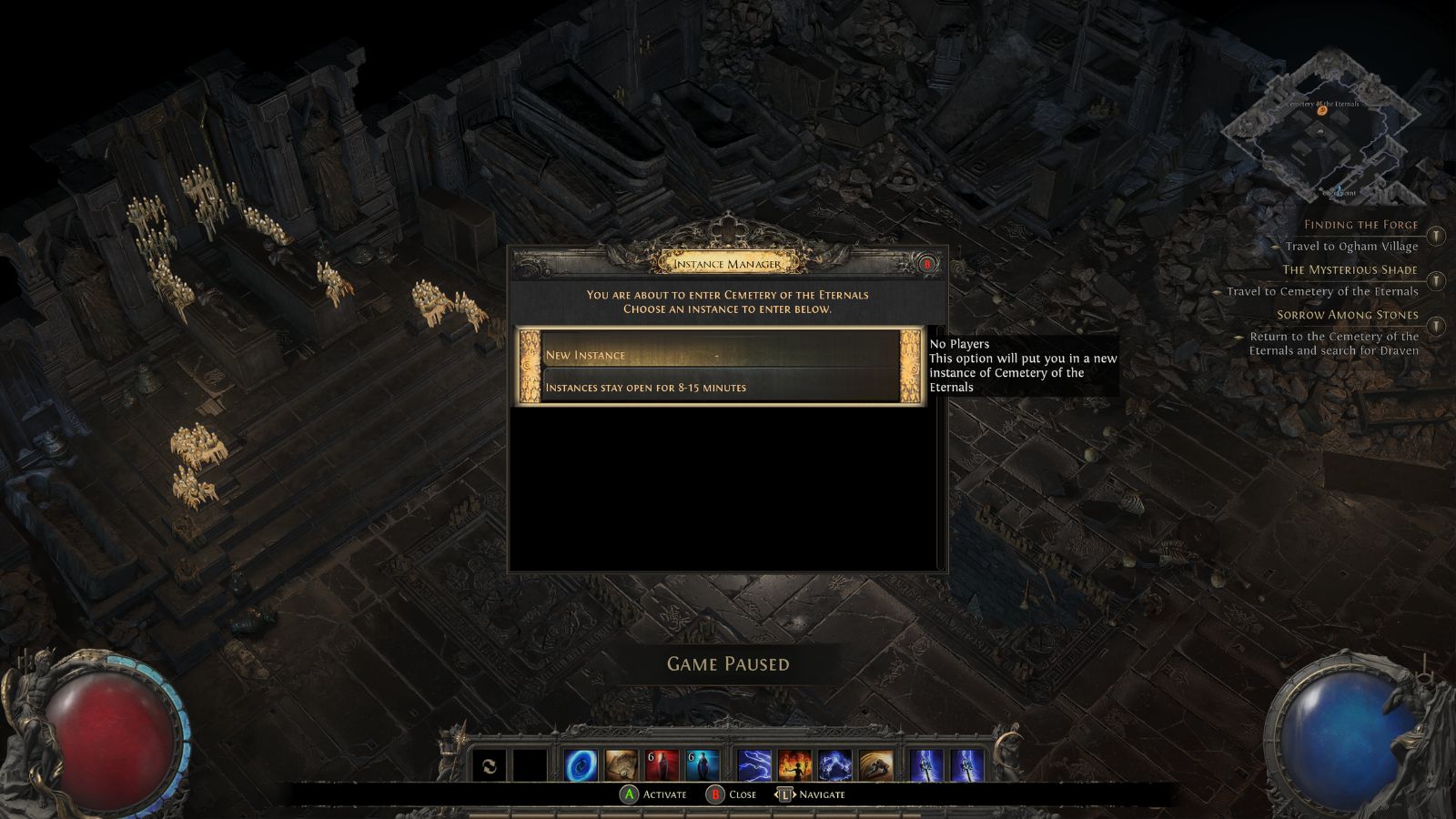
Task: Select the New Instance entry
Action: 719,355
